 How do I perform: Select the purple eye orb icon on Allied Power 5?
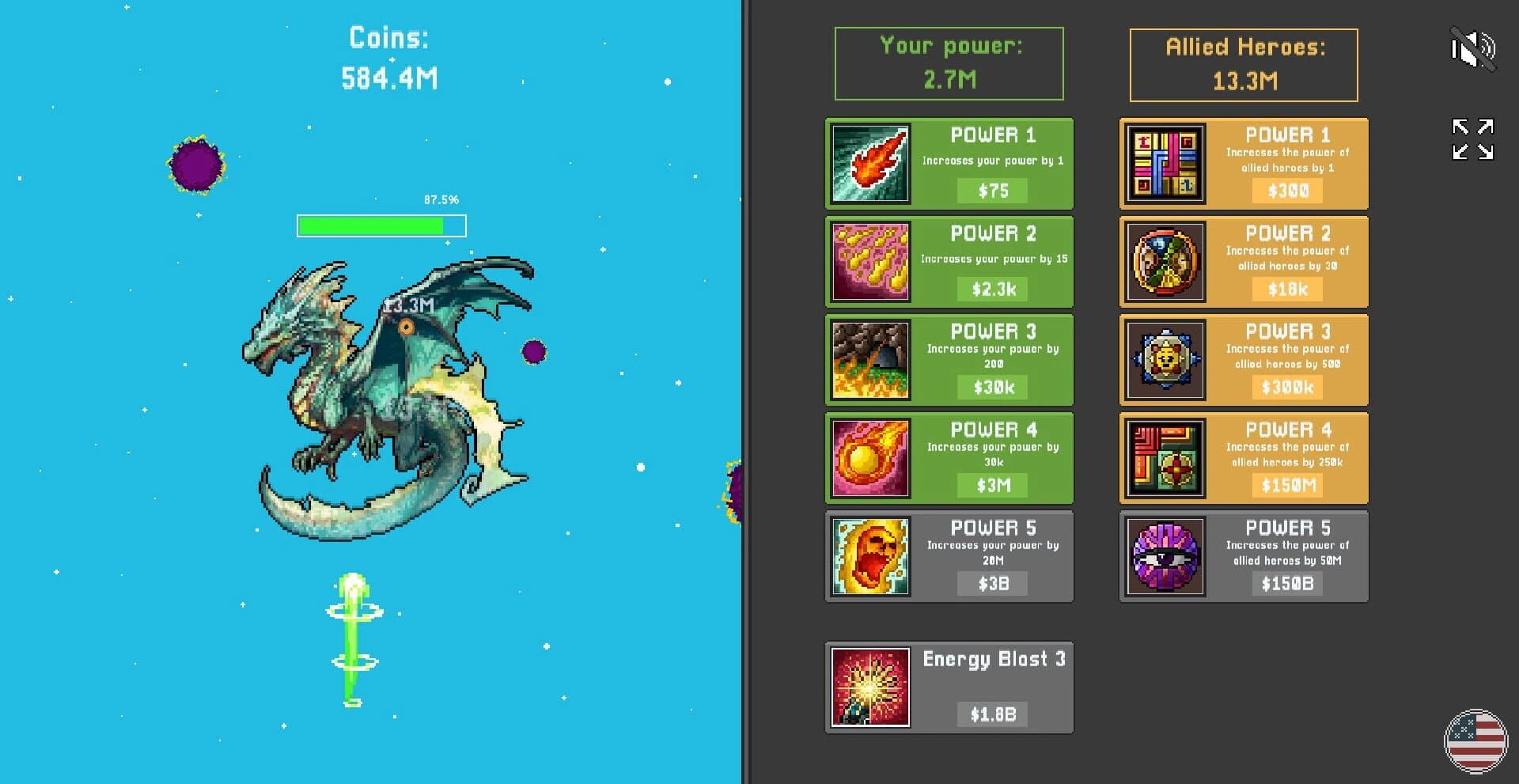1164,556
